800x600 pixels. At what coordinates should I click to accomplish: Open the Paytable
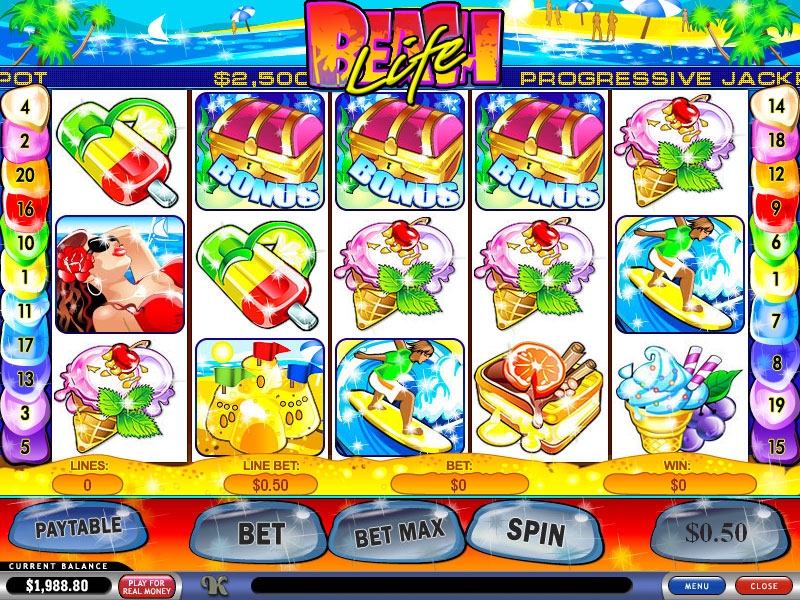[x=77, y=527]
